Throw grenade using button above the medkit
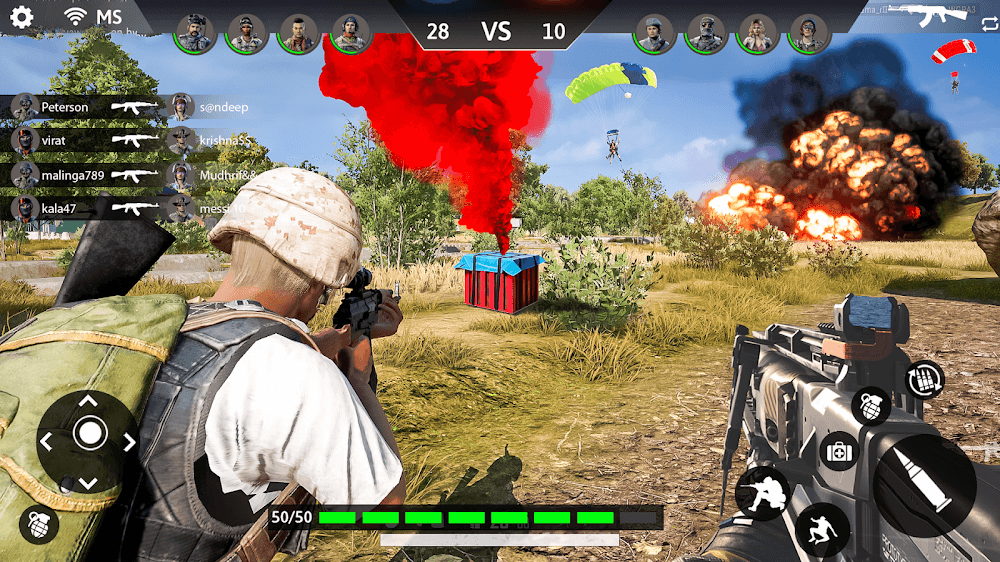Viewport: 1000px width, 562px height. tap(870, 406)
